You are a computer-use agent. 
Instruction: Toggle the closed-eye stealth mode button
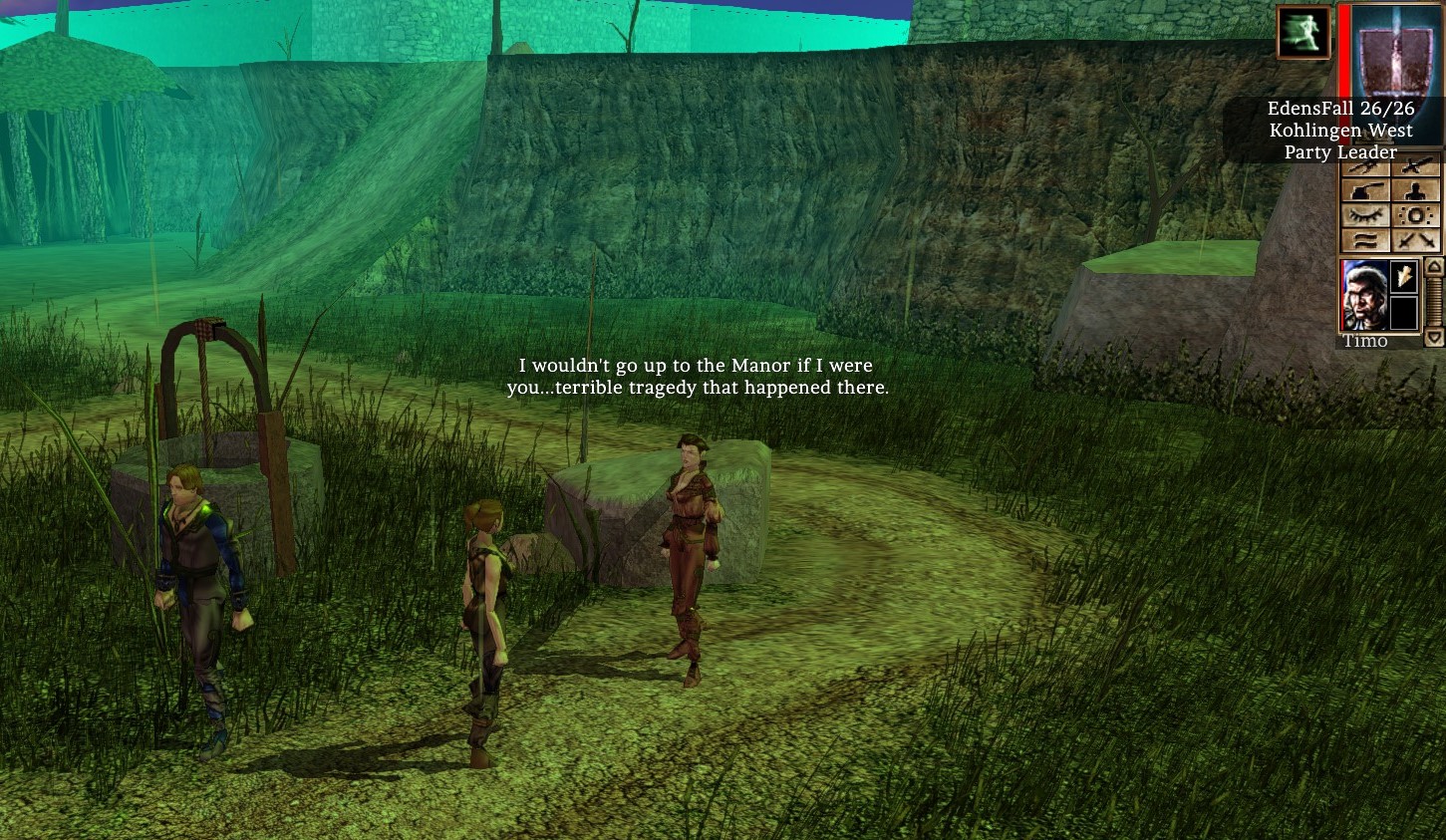coord(1365,216)
